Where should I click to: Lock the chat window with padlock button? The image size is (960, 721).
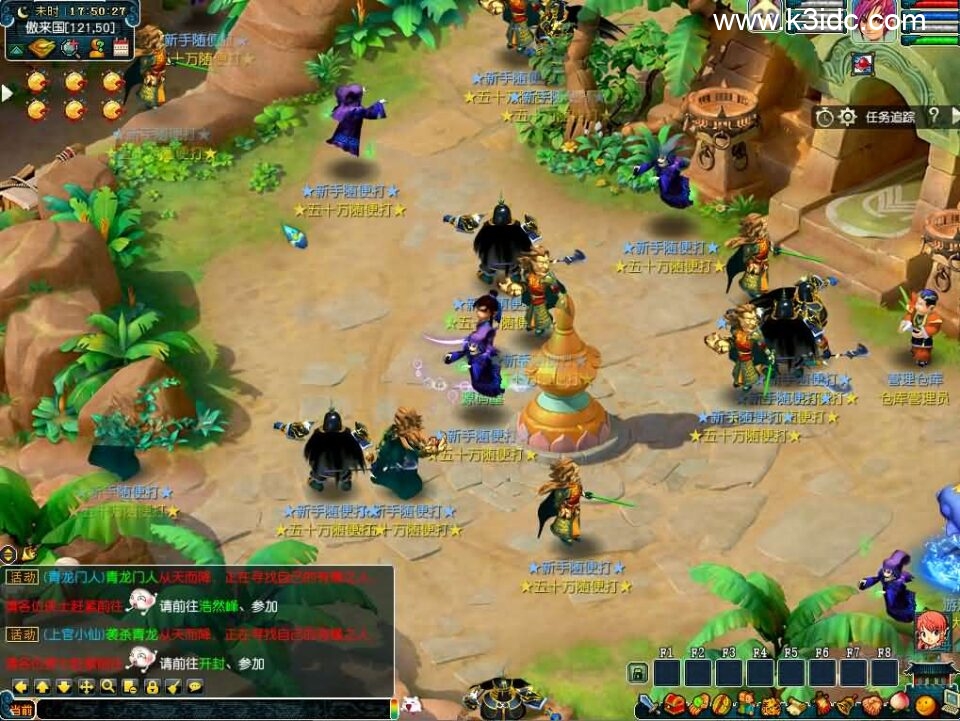tap(152, 687)
